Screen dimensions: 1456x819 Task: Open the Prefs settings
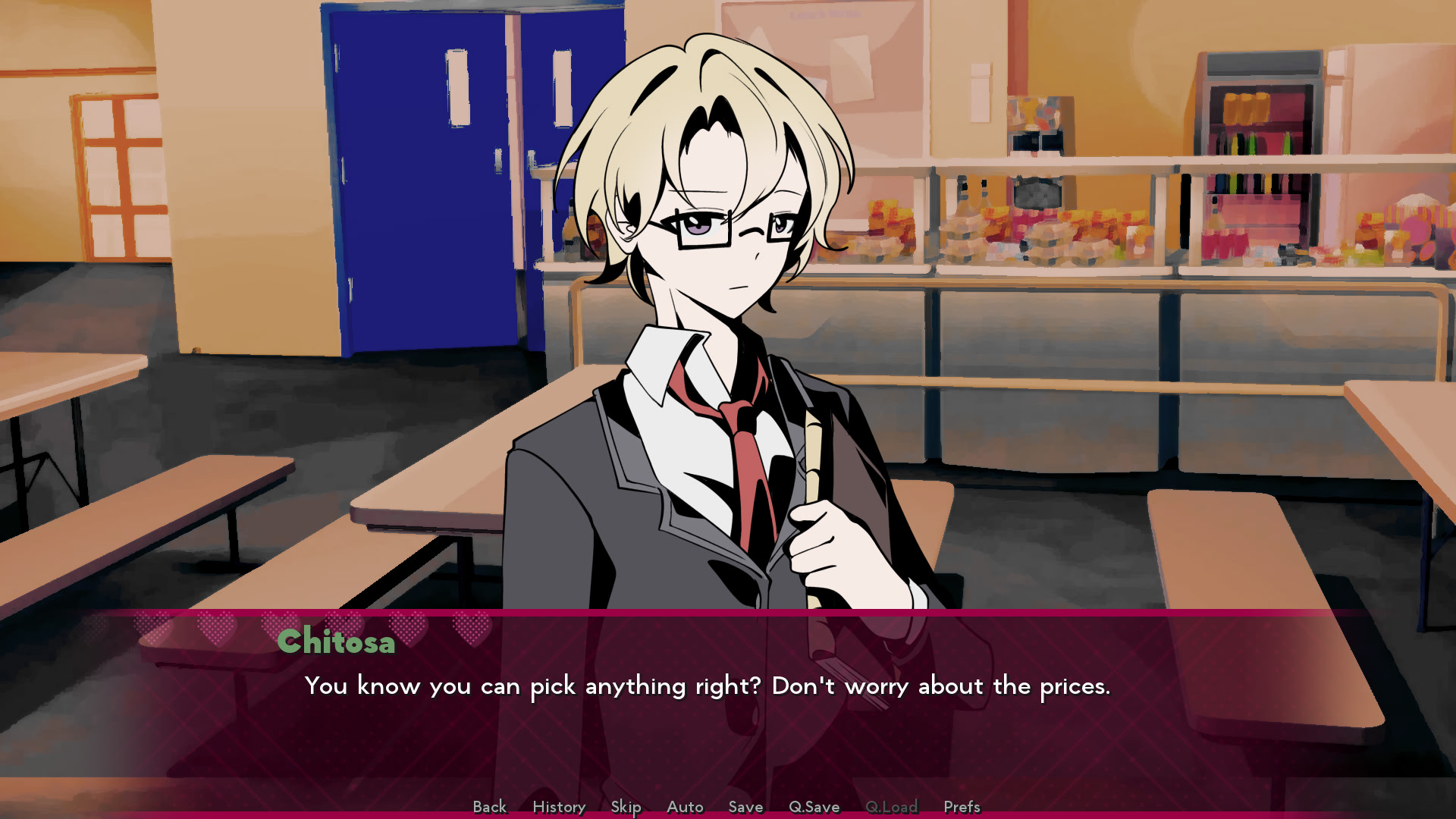(962, 807)
